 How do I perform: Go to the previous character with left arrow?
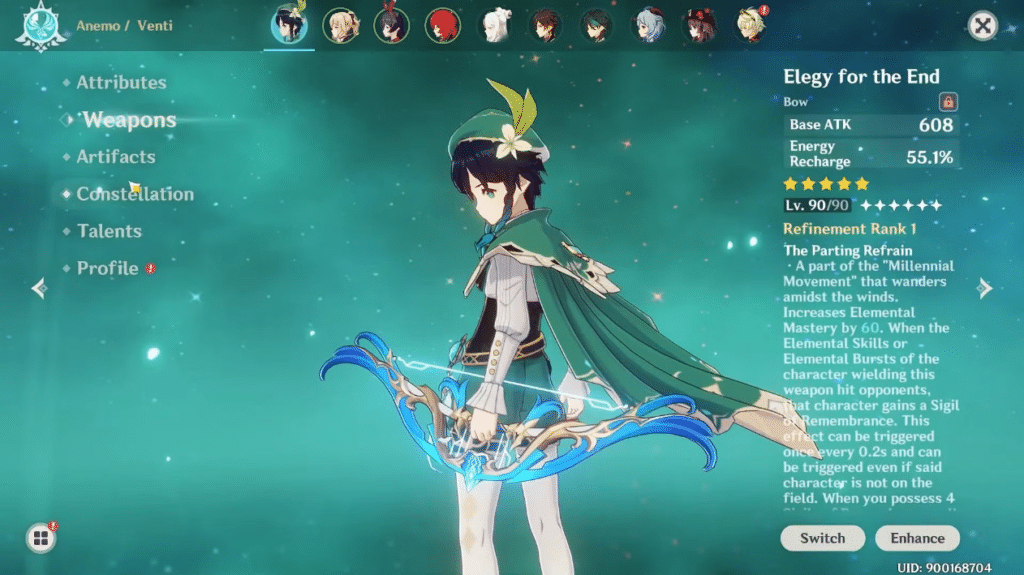[39, 289]
